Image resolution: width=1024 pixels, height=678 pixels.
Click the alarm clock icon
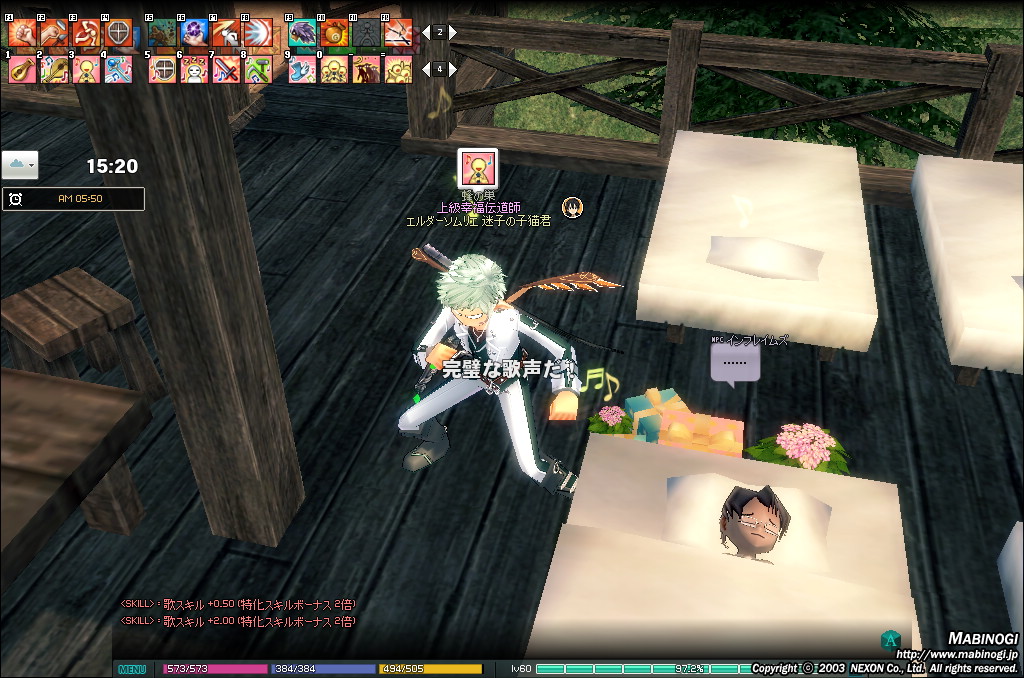point(16,199)
